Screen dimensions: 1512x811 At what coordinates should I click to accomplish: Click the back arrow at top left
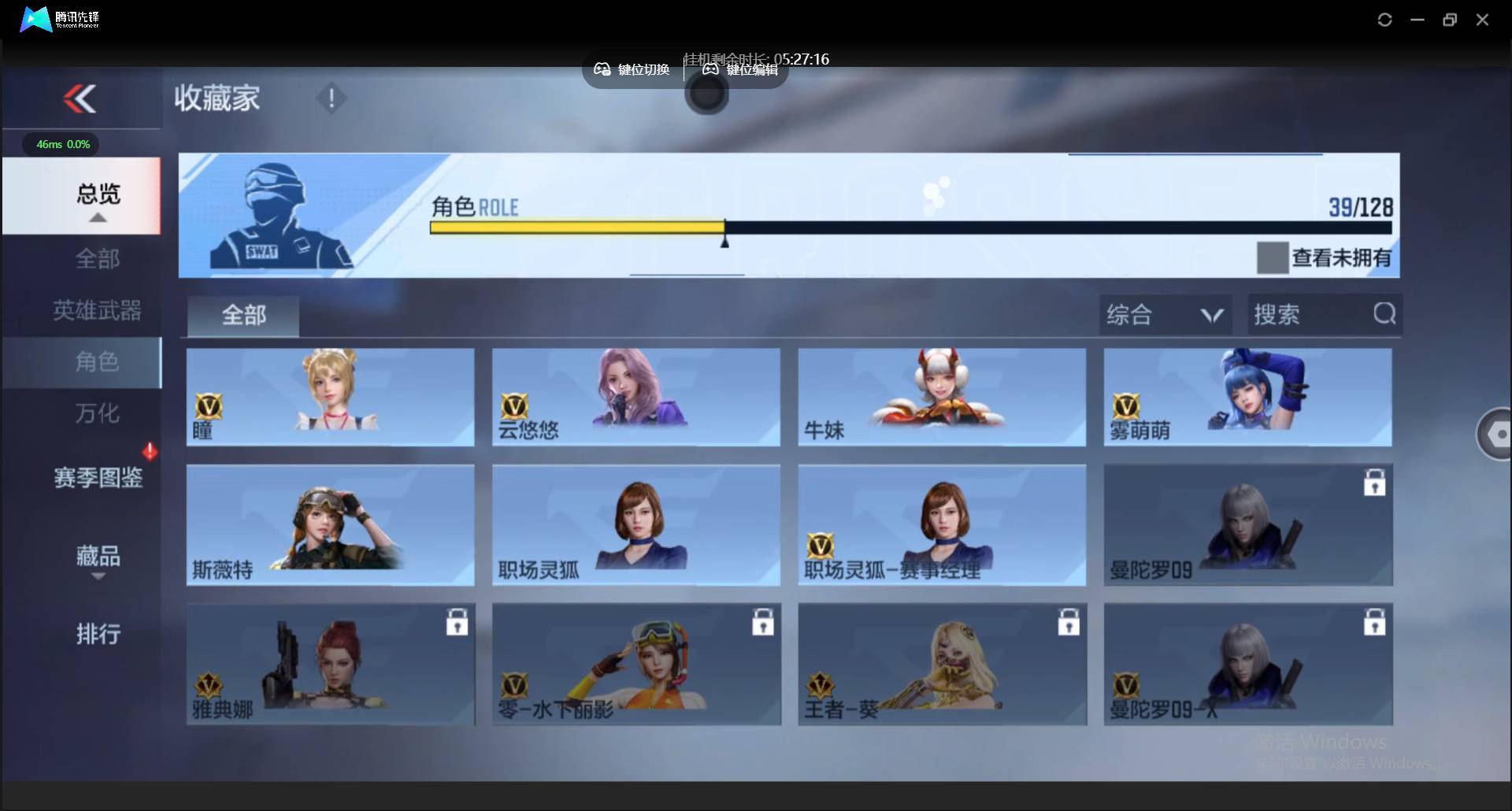pyautogui.click(x=81, y=98)
